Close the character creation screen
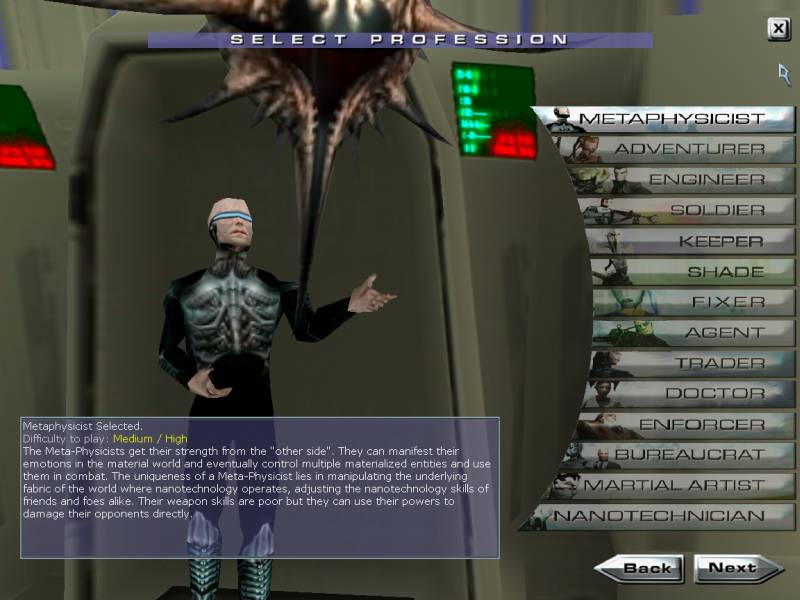 tap(778, 29)
